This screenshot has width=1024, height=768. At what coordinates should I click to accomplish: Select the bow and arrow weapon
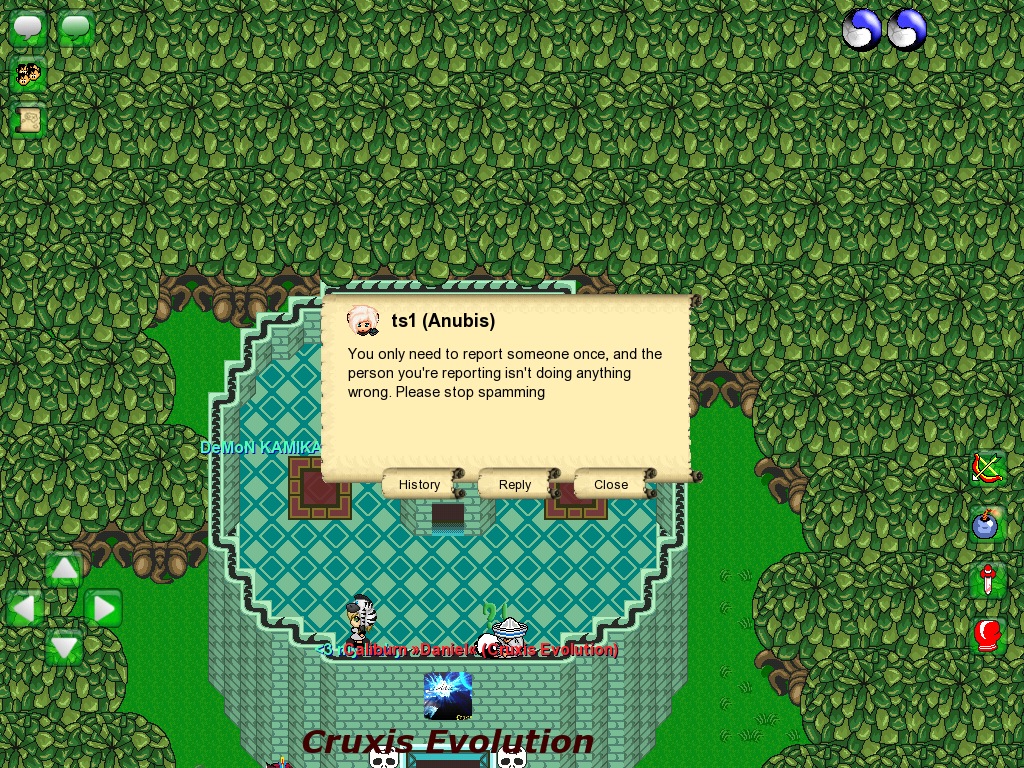pyautogui.click(x=988, y=467)
